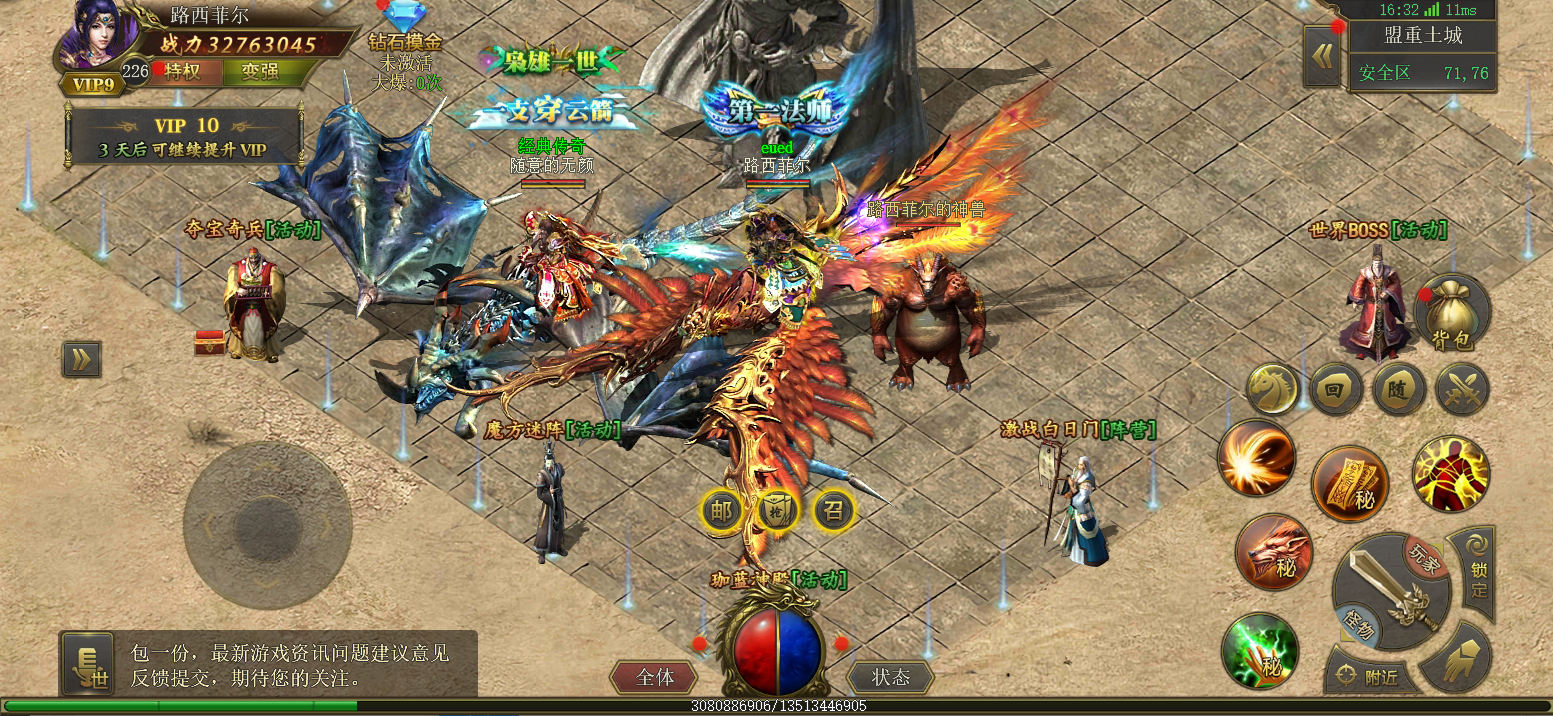Activate the wolf head skill
Image resolution: width=1553 pixels, height=716 pixels.
(x=1274, y=553)
